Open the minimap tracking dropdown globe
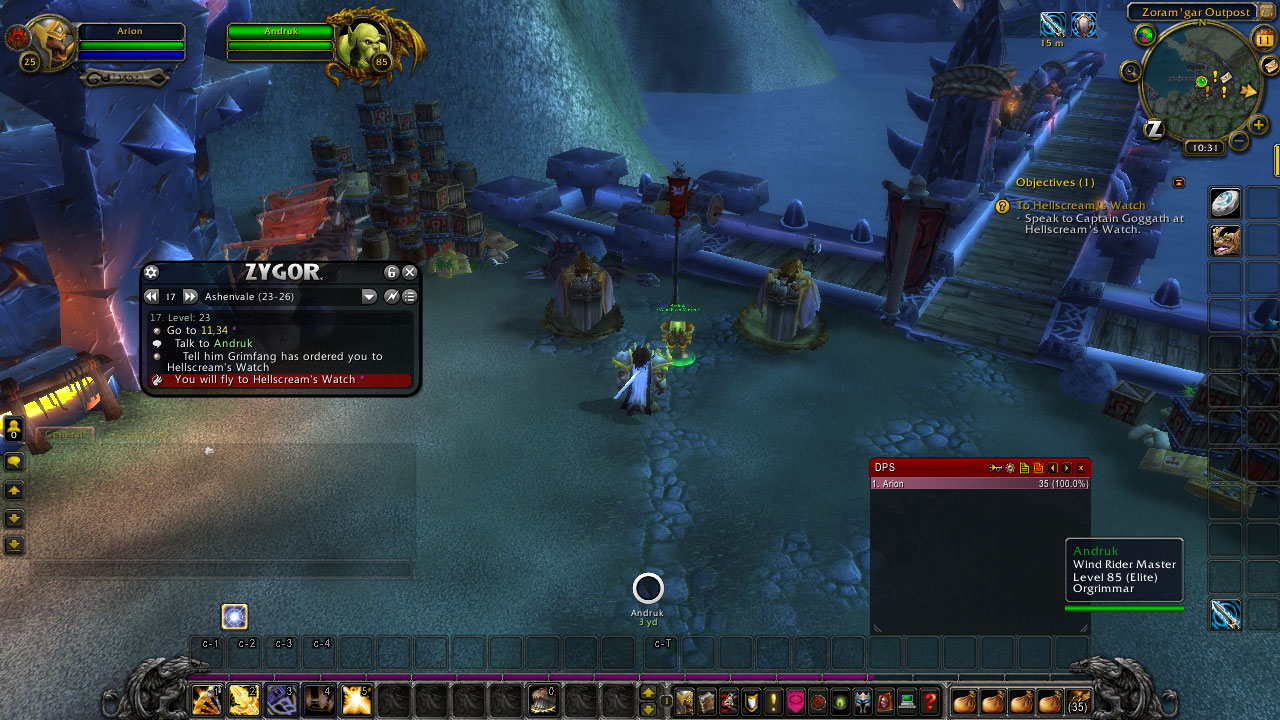 pyautogui.click(x=1145, y=36)
